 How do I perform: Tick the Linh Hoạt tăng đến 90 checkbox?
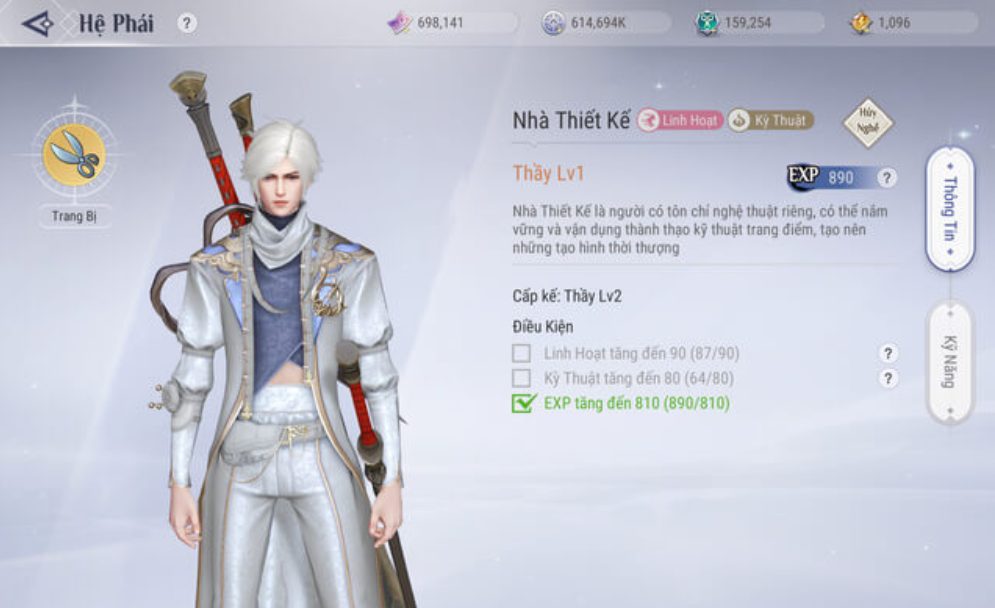521,353
